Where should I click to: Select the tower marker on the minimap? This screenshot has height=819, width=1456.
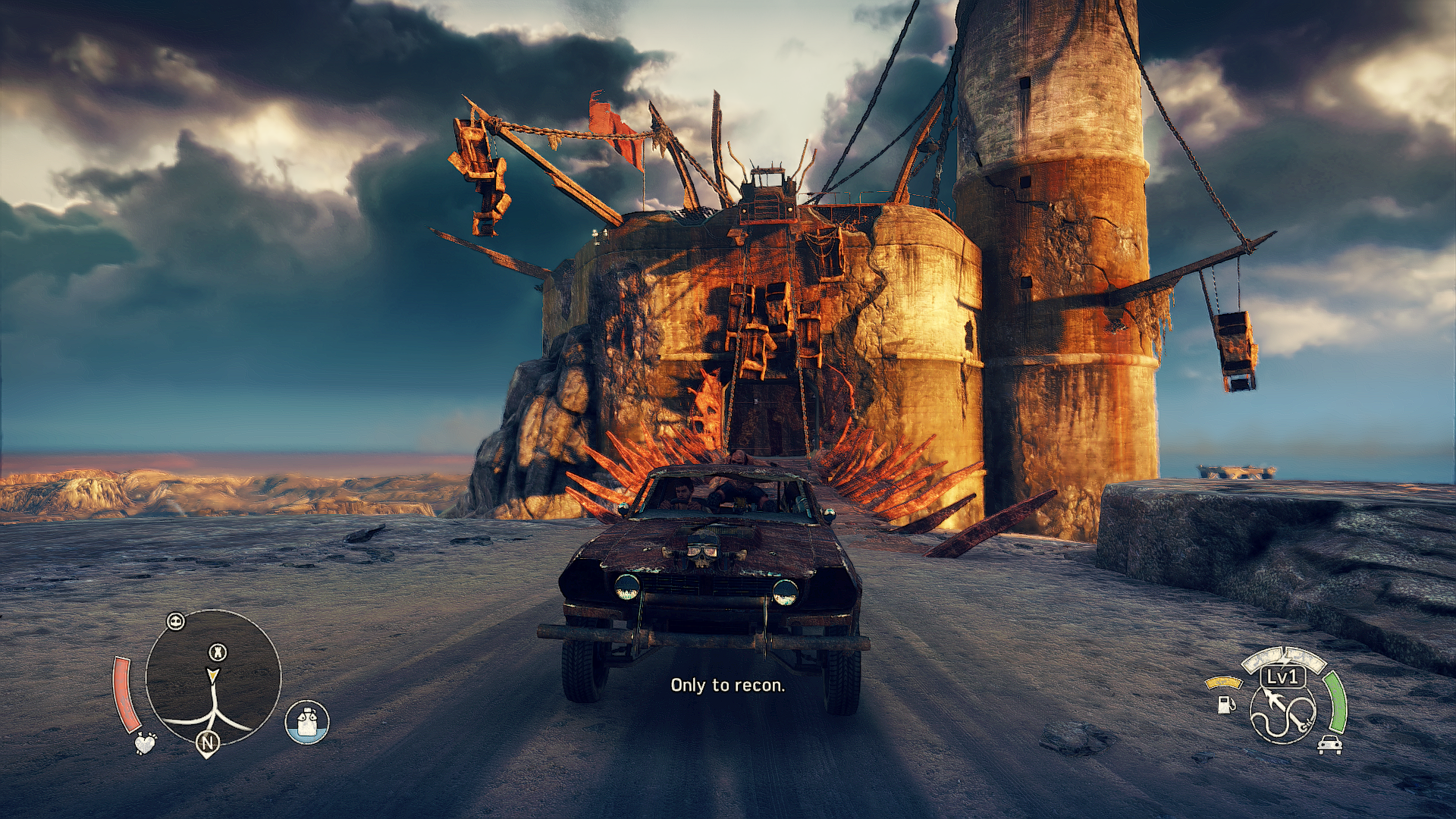point(218,651)
